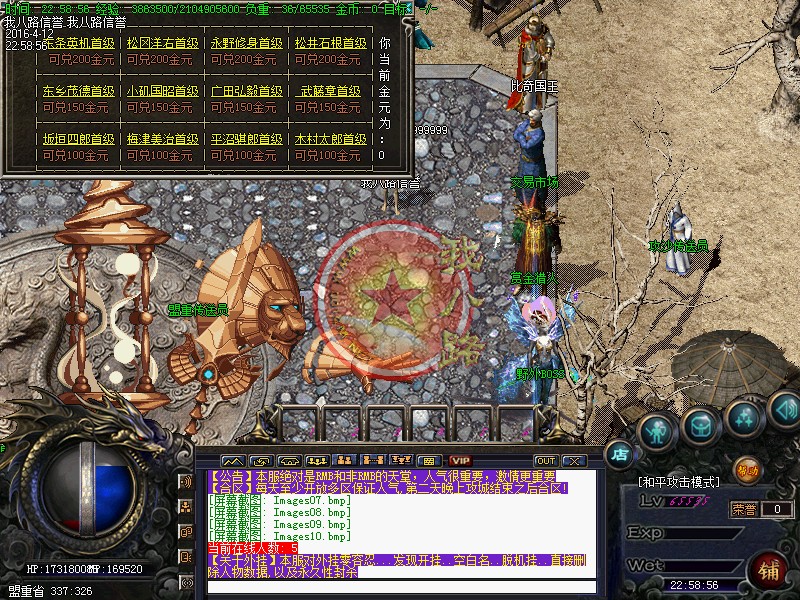Click the 木村太郎首级 entry
Screen dimensions: 800x600
click(x=330, y=139)
